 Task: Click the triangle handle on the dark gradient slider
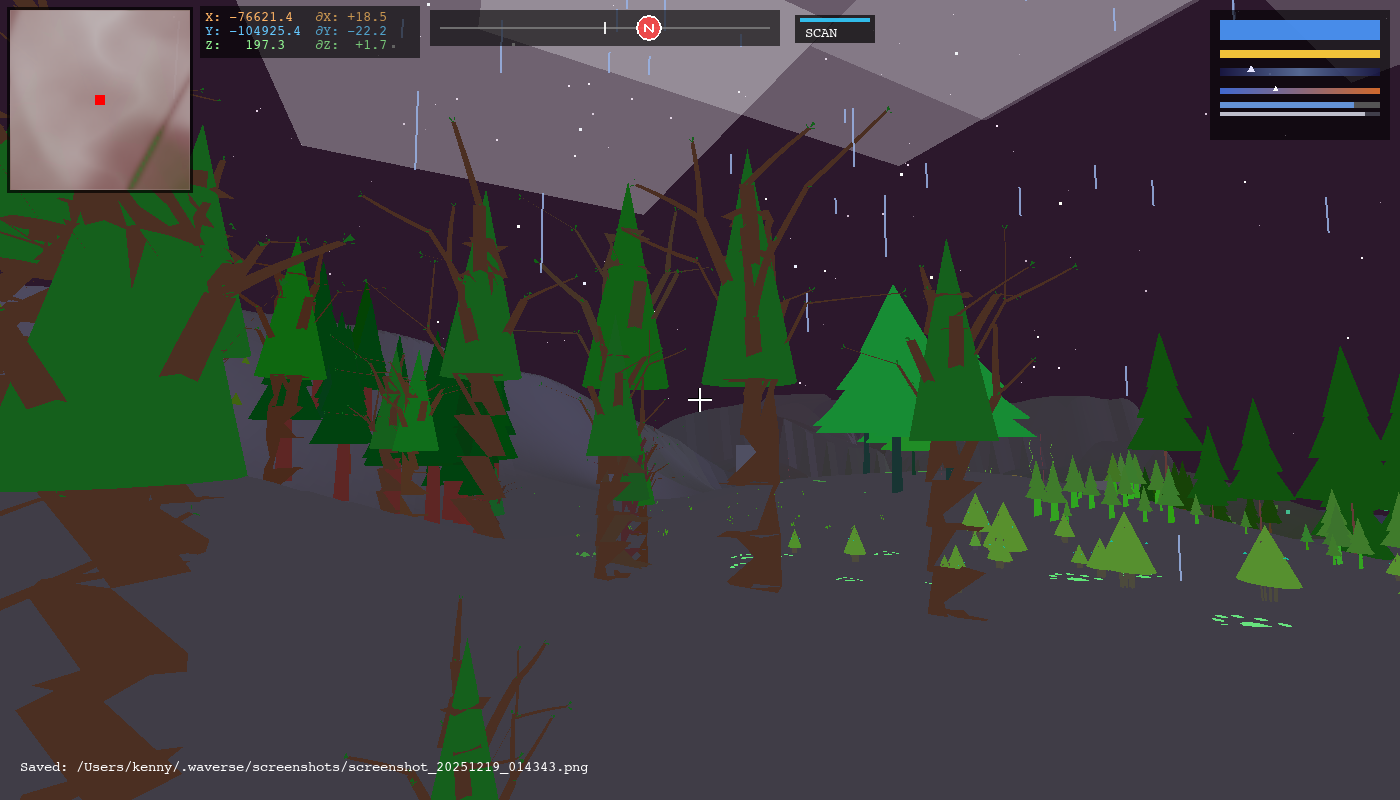point(1251,70)
